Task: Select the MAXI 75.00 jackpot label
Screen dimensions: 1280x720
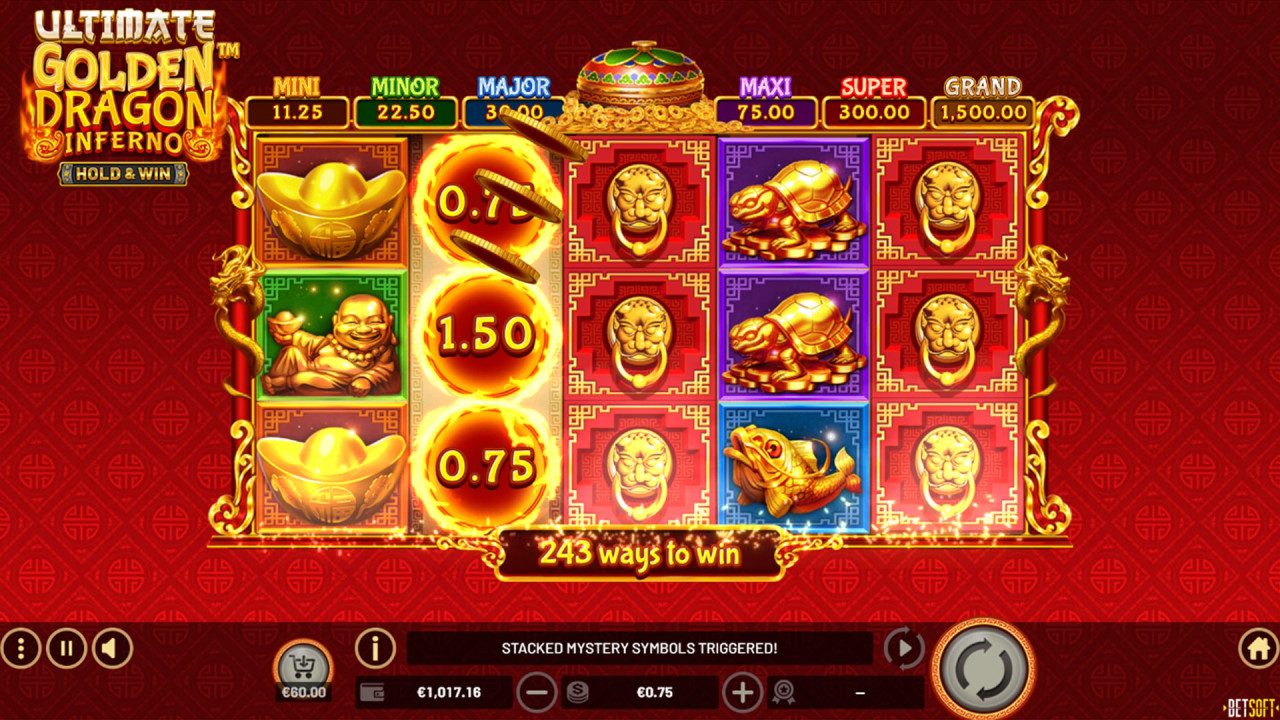Action: [x=766, y=100]
